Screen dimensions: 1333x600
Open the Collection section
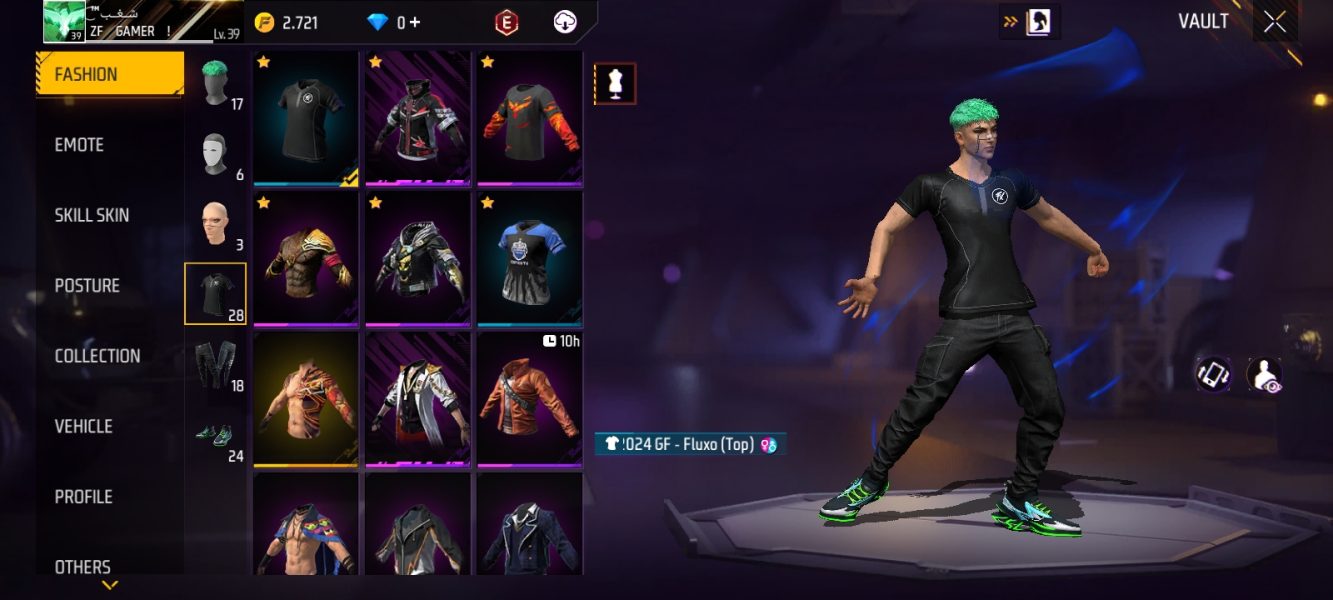coord(97,356)
